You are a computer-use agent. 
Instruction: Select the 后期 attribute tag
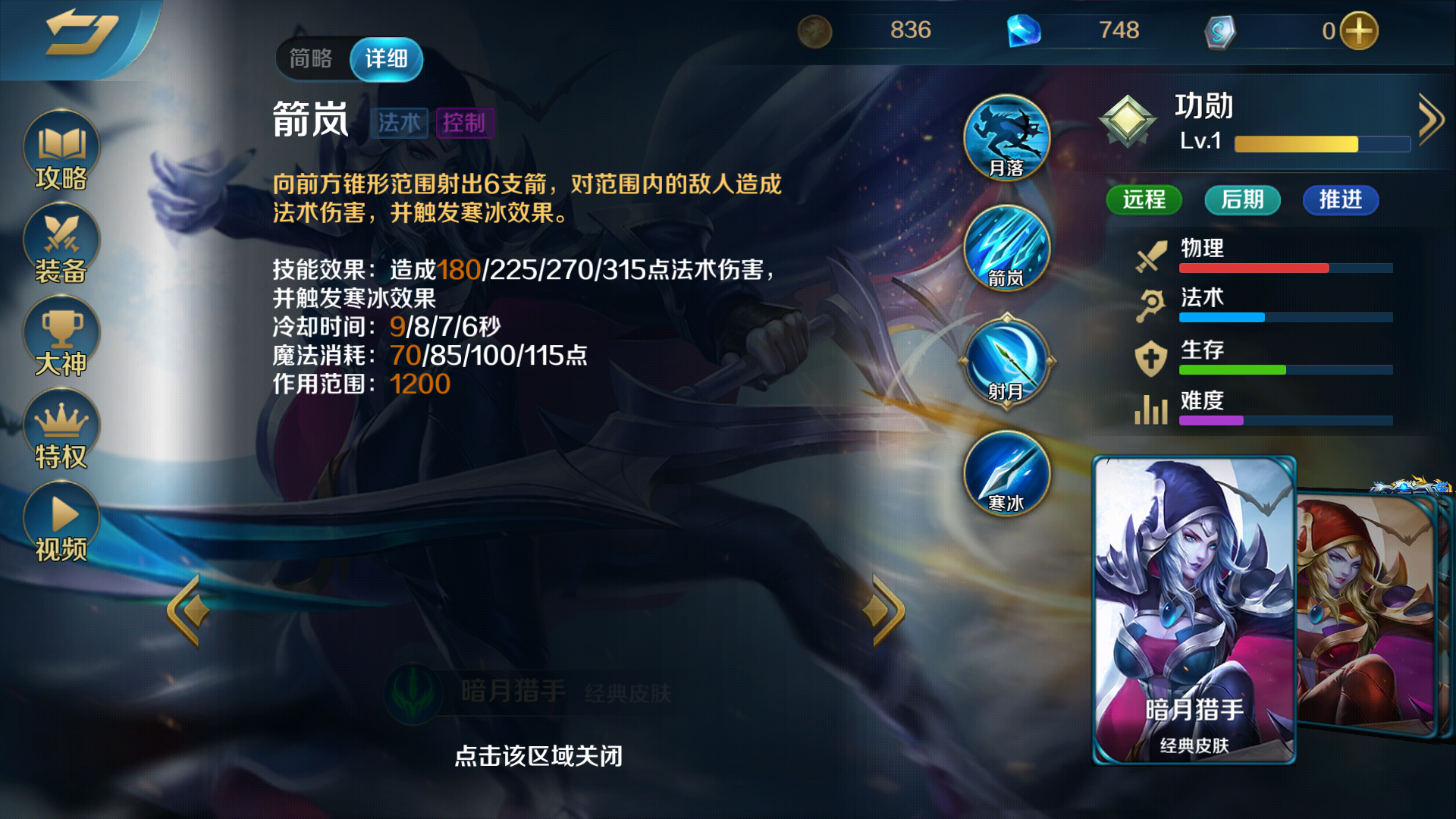tap(1242, 200)
